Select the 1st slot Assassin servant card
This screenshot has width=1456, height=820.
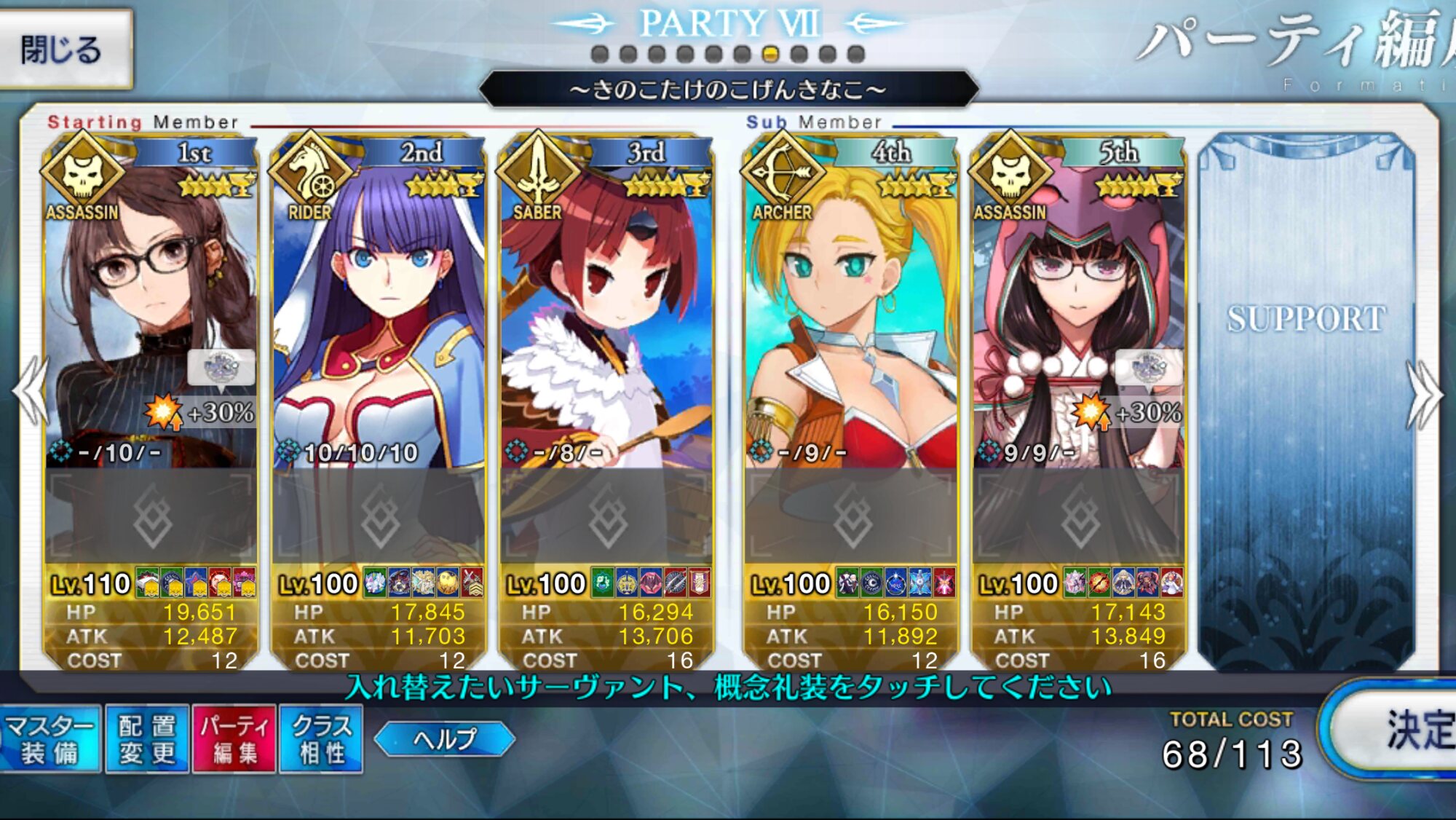[x=151, y=306]
